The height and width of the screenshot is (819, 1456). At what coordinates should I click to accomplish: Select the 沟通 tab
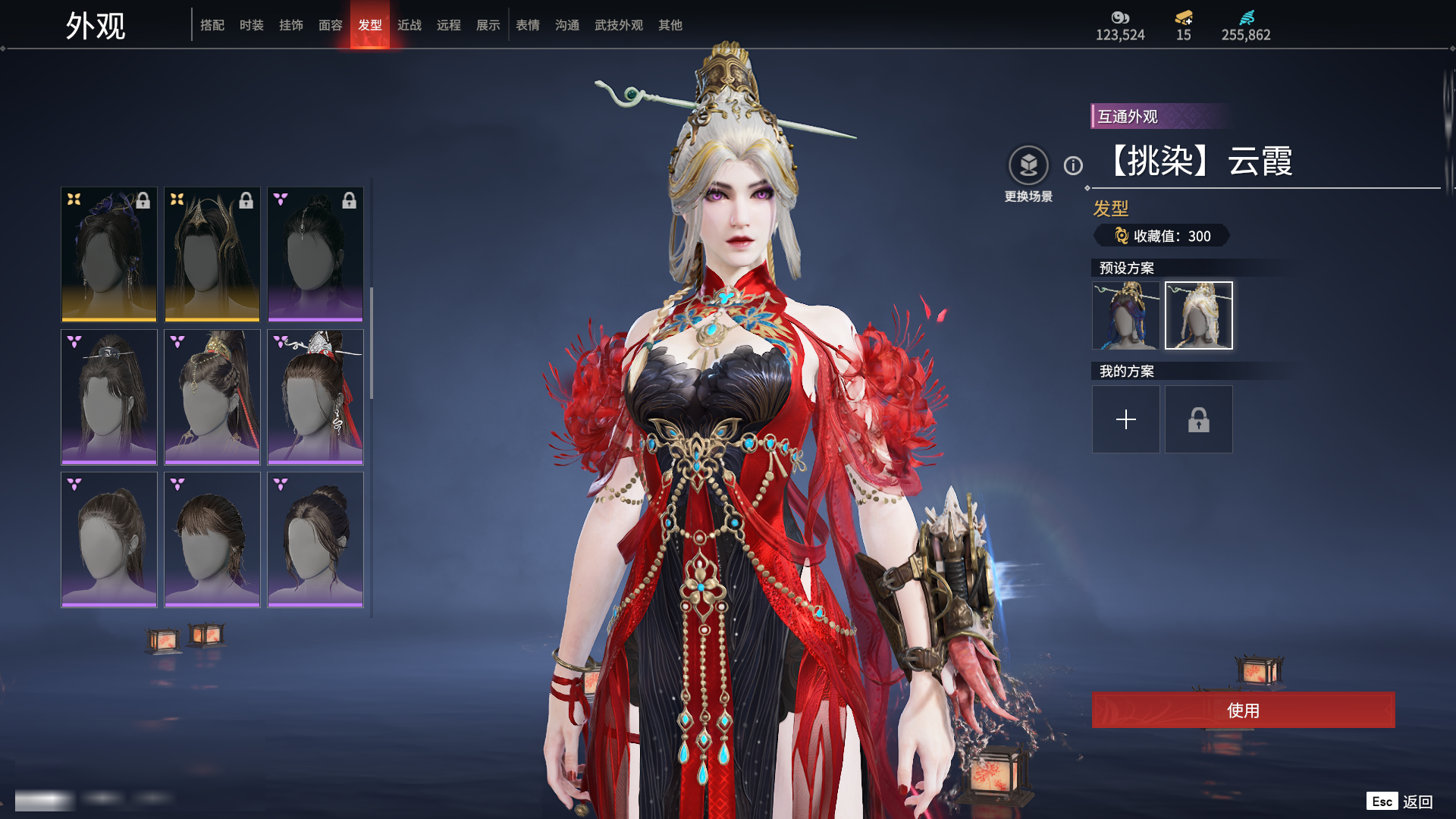point(567,25)
